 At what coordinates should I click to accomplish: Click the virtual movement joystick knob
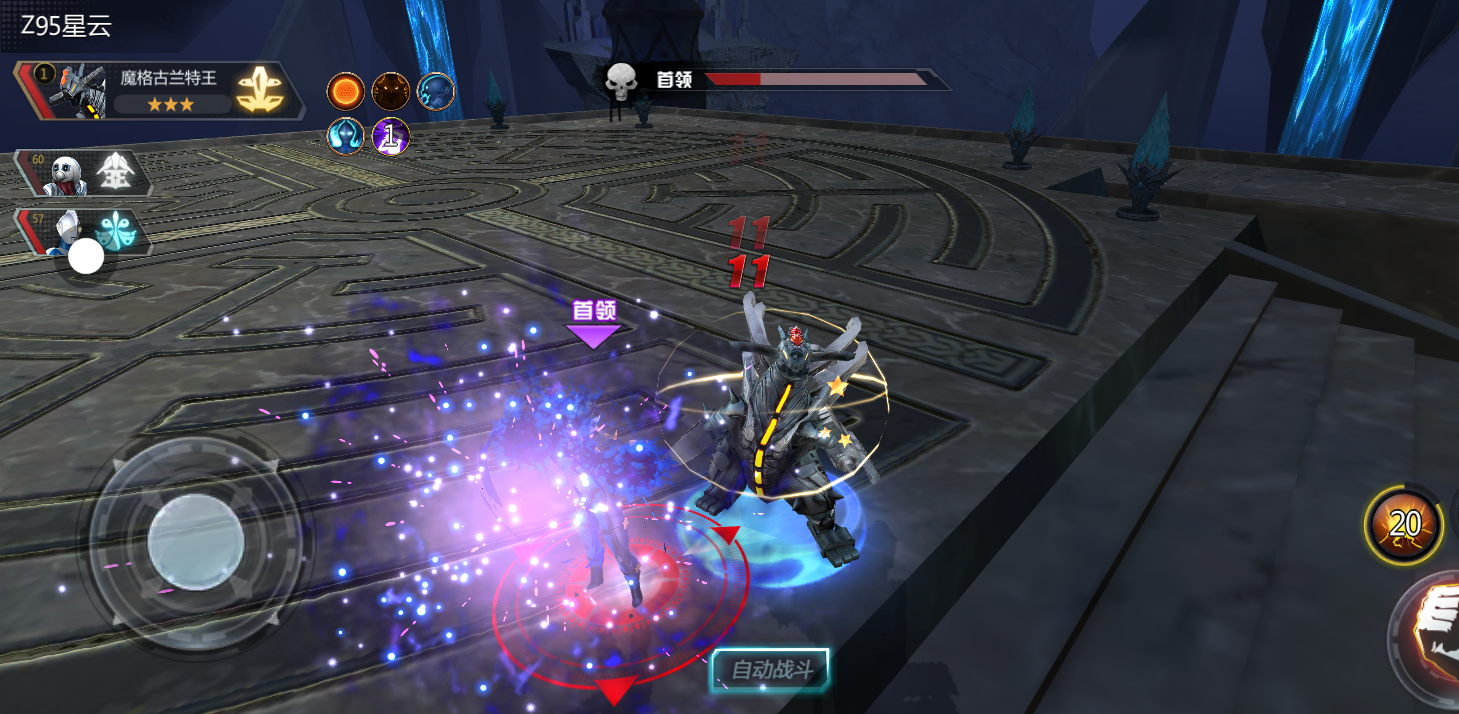click(x=196, y=543)
